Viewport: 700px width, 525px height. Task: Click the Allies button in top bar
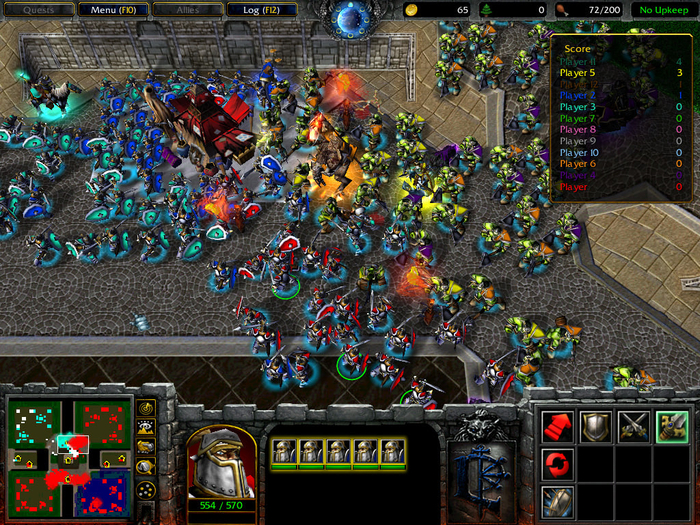coord(188,10)
